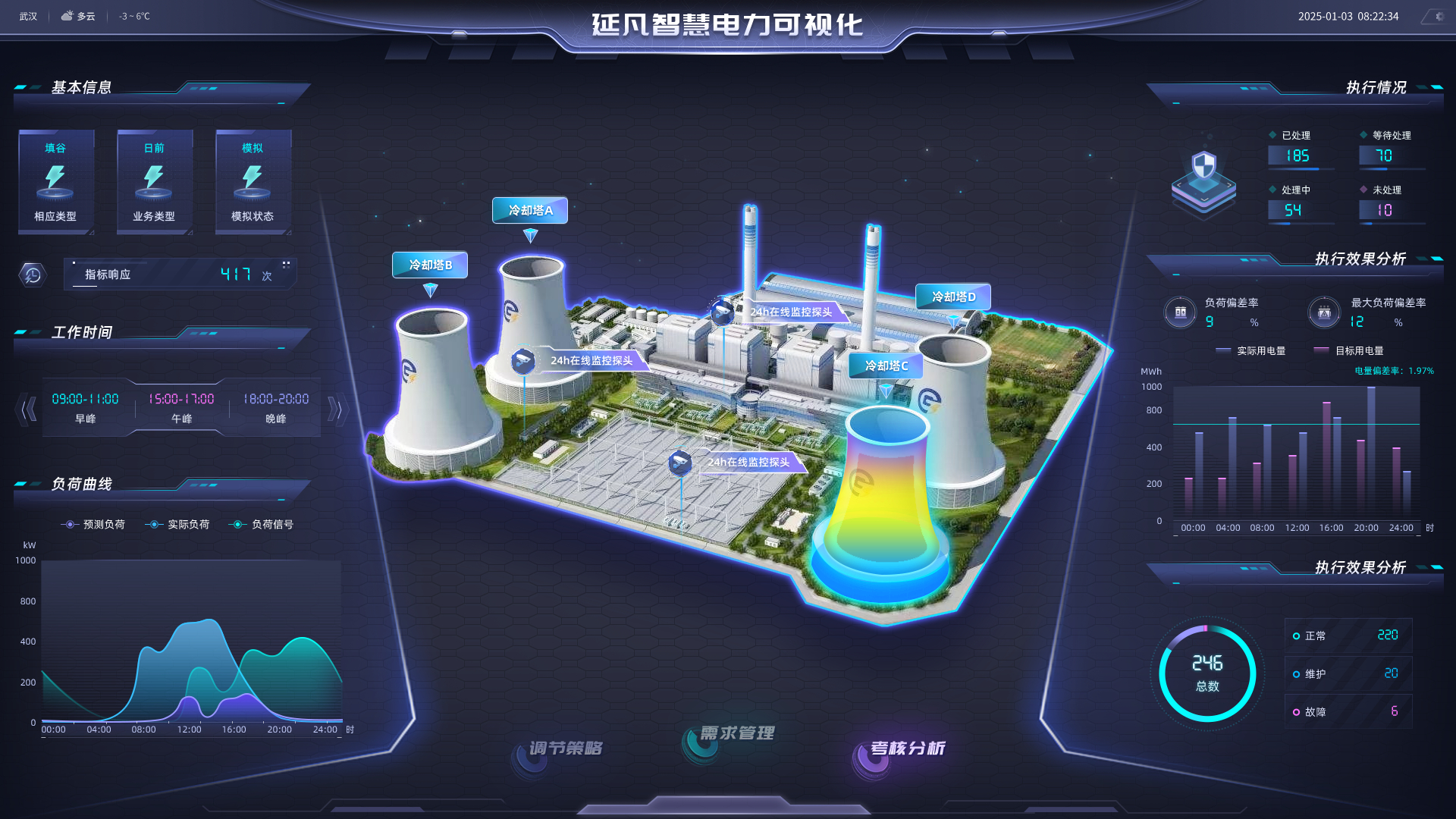Viewport: 1456px width, 819px height.
Task: Click the right chevron in 工作时间 panel
Action: 337,408
